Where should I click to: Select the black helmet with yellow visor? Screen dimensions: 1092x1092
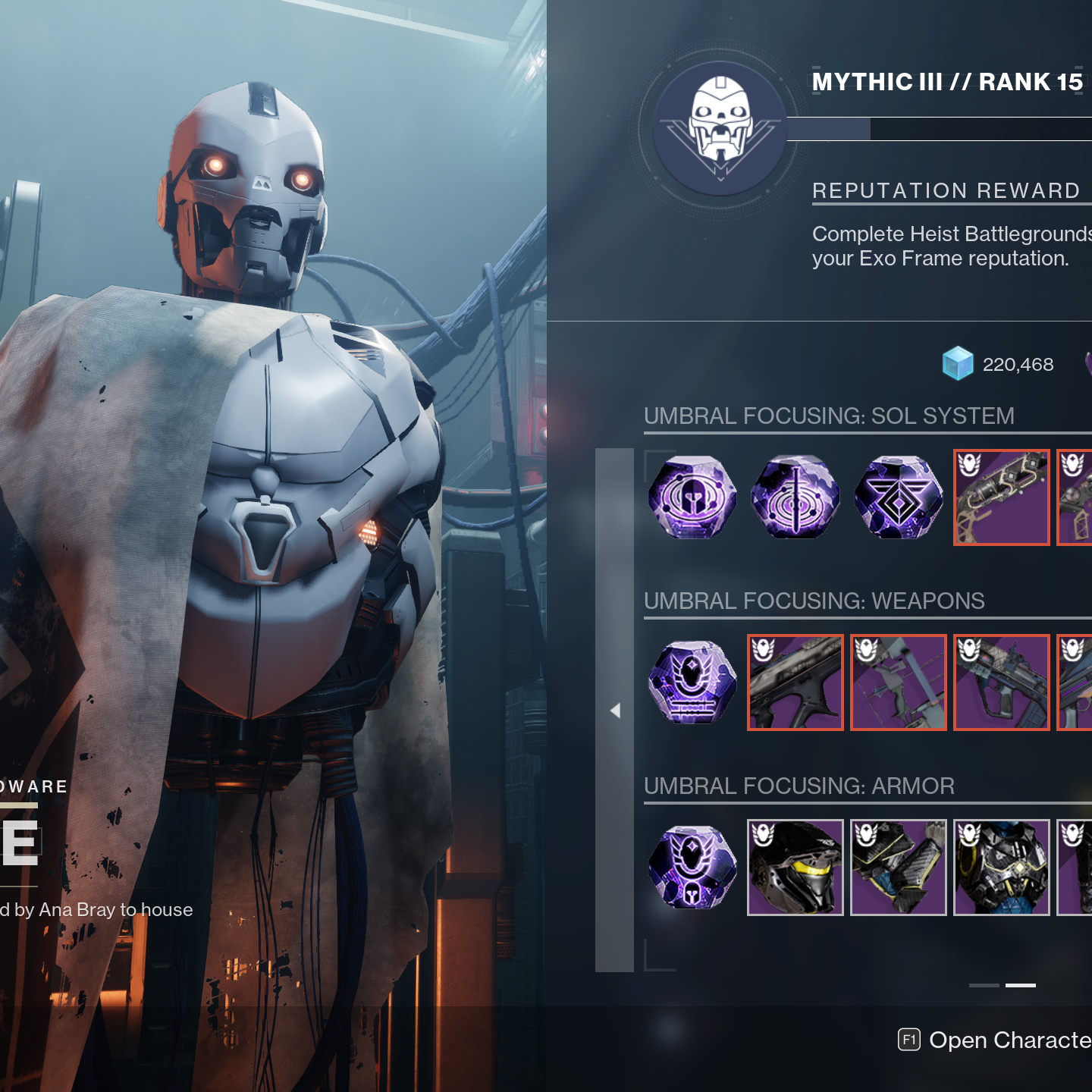click(795, 868)
